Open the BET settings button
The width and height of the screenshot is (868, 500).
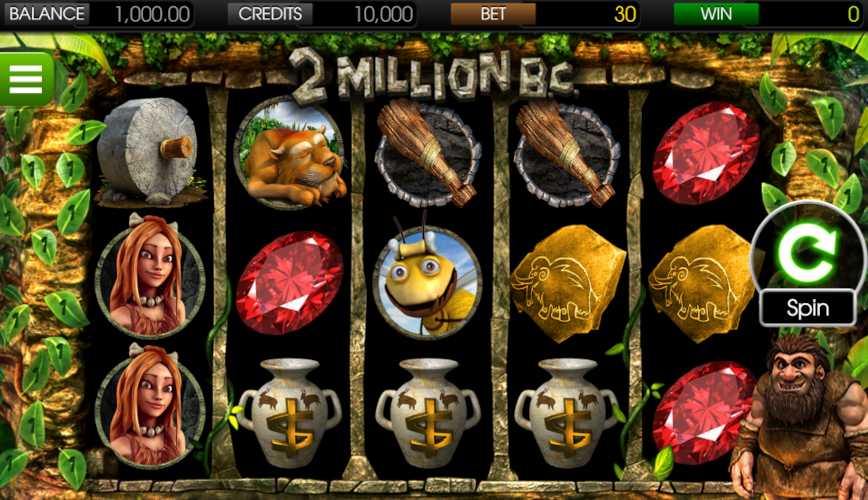(493, 14)
